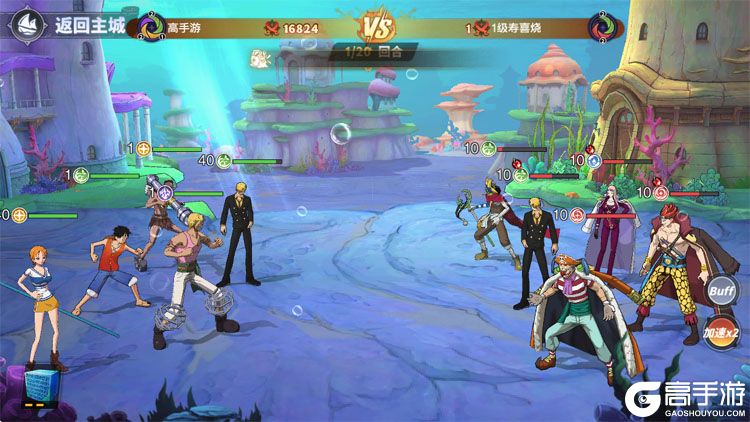Screen dimensions: 750x422
Task: Select opponent 1级寿喜烧's team emblem
Action: point(600,27)
